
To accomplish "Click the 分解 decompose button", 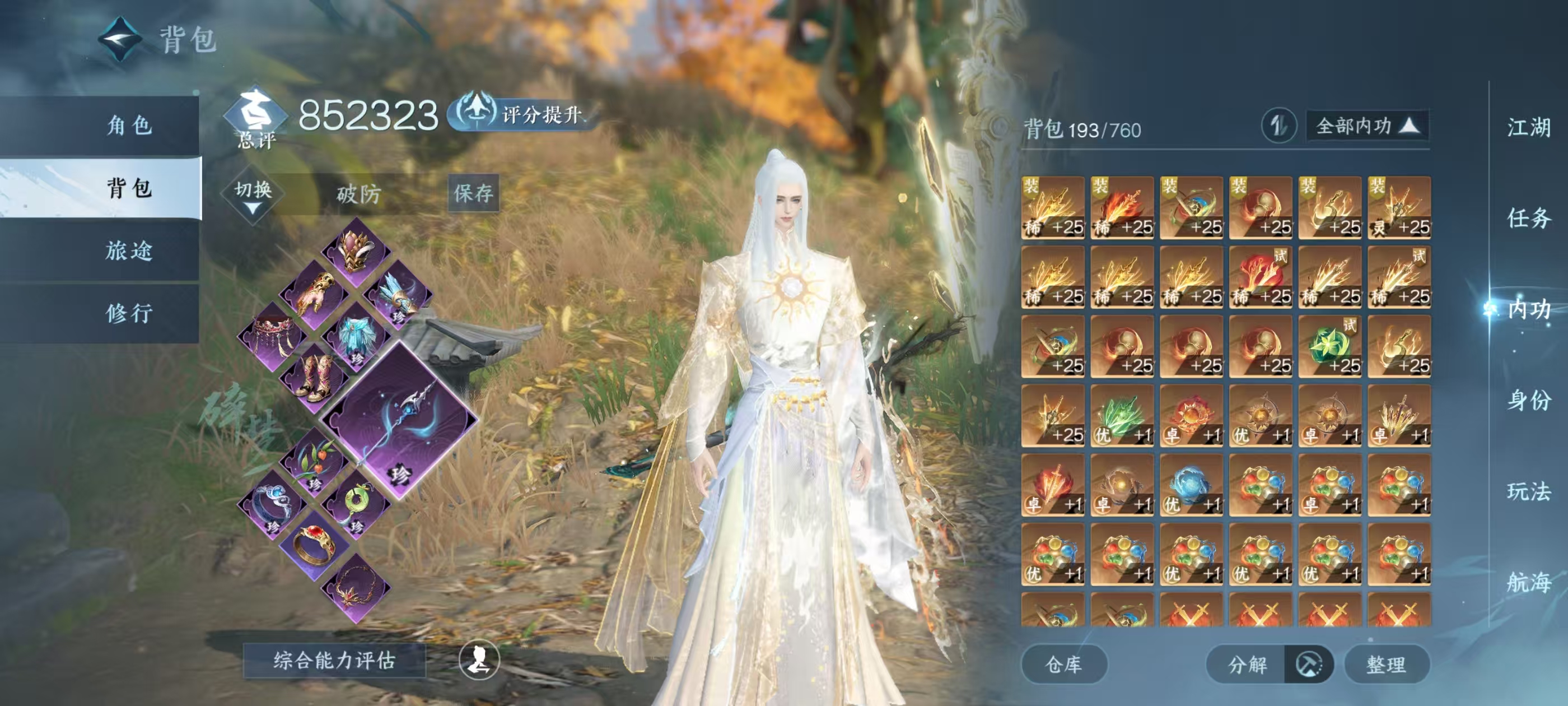I will point(1247,665).
